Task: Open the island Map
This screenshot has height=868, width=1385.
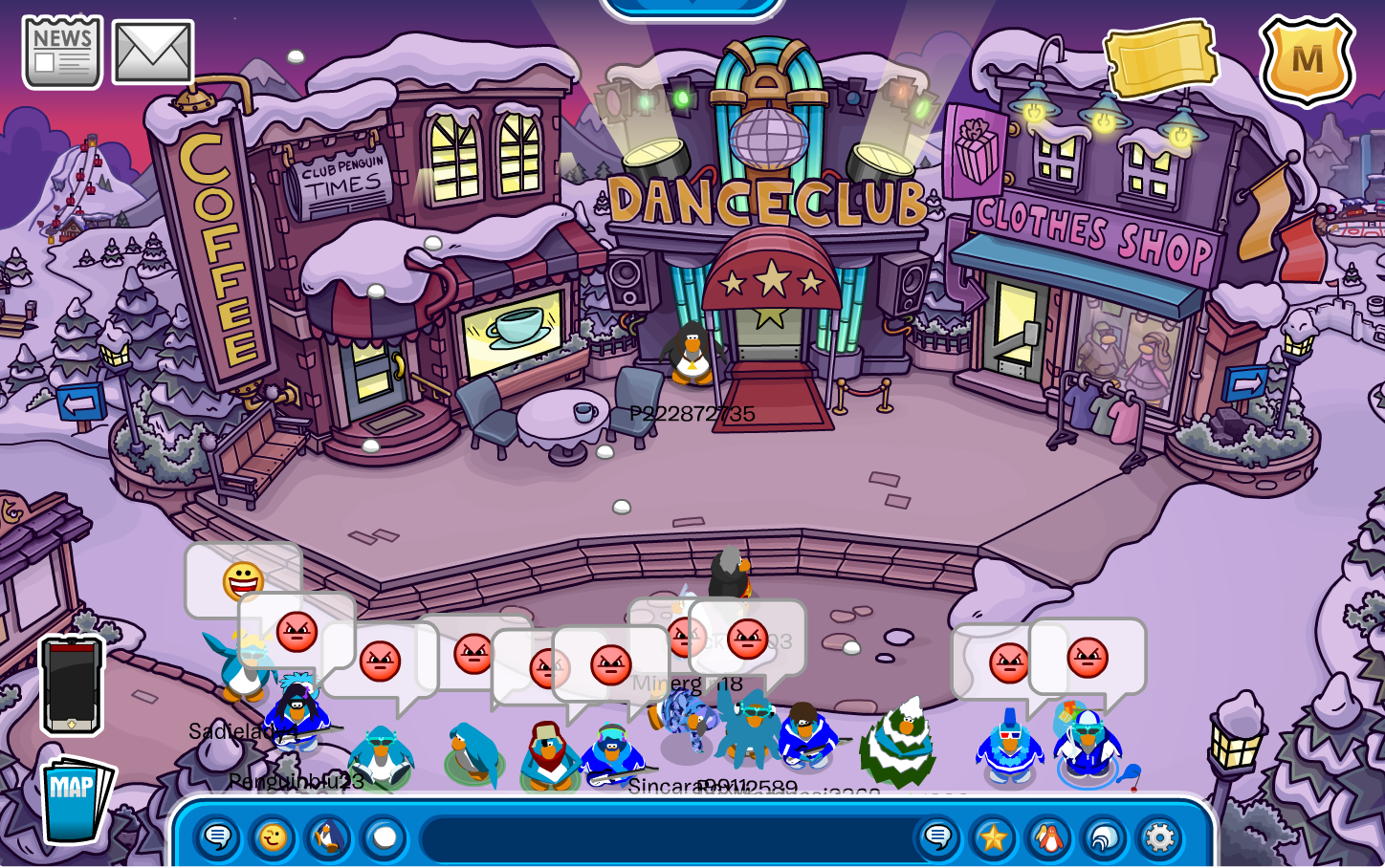Action: click(x=77, y=799)
